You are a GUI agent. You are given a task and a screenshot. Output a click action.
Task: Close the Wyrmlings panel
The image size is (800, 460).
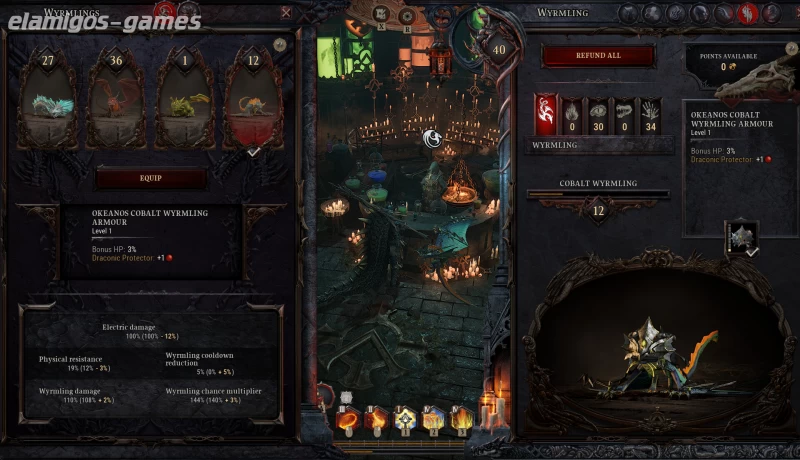point(286,13)
